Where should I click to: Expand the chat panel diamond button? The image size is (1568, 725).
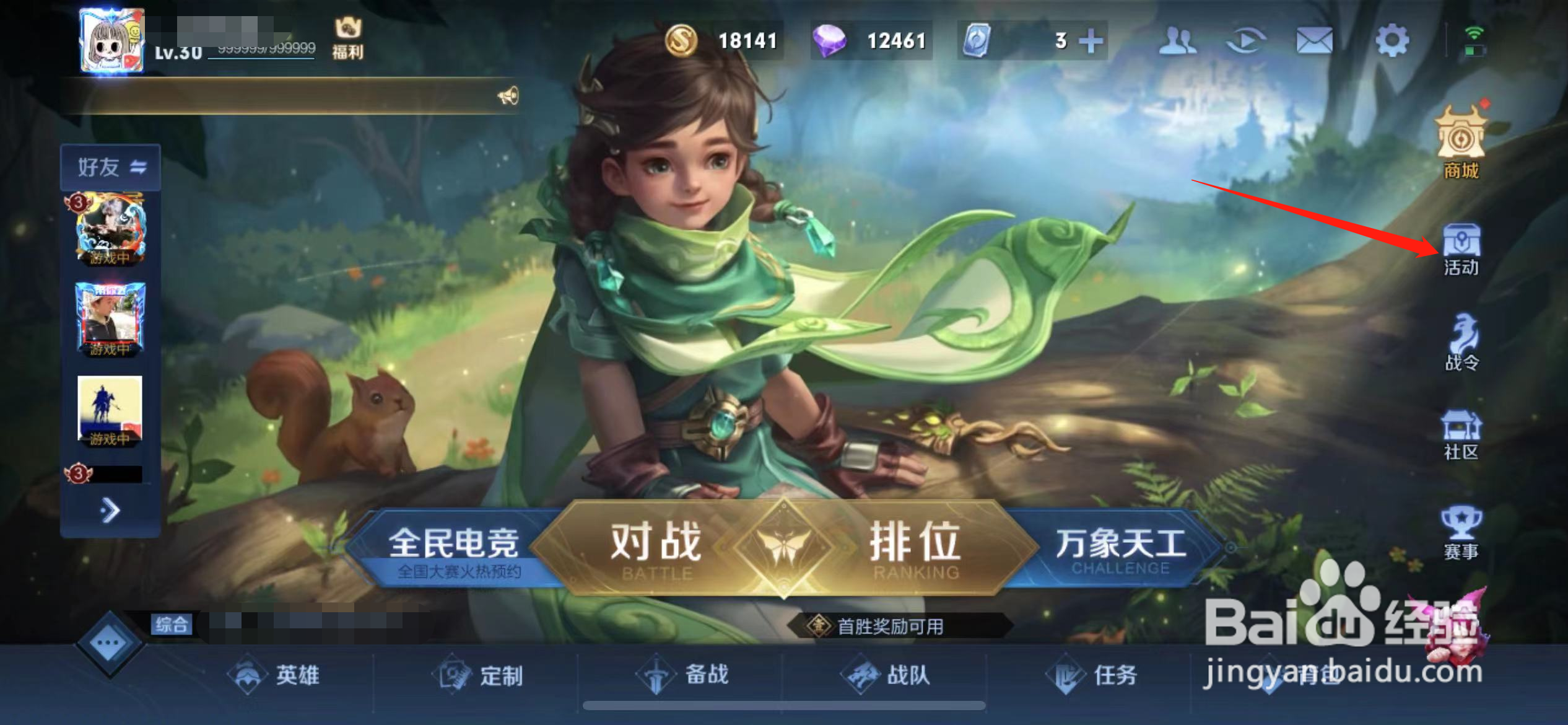point(109,643)
